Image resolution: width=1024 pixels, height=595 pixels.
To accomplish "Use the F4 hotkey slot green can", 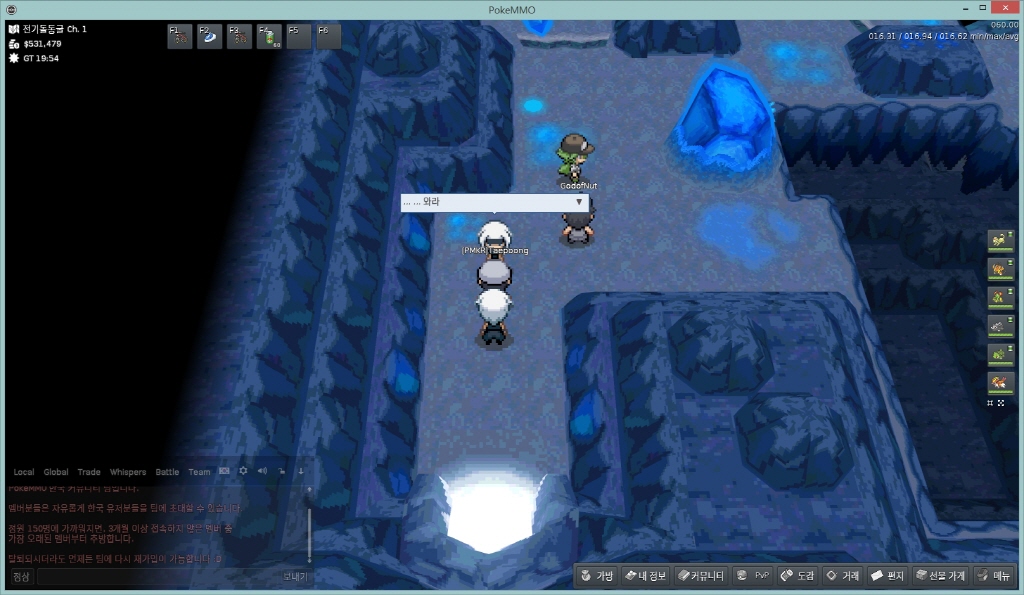I will tap(269, 37).
